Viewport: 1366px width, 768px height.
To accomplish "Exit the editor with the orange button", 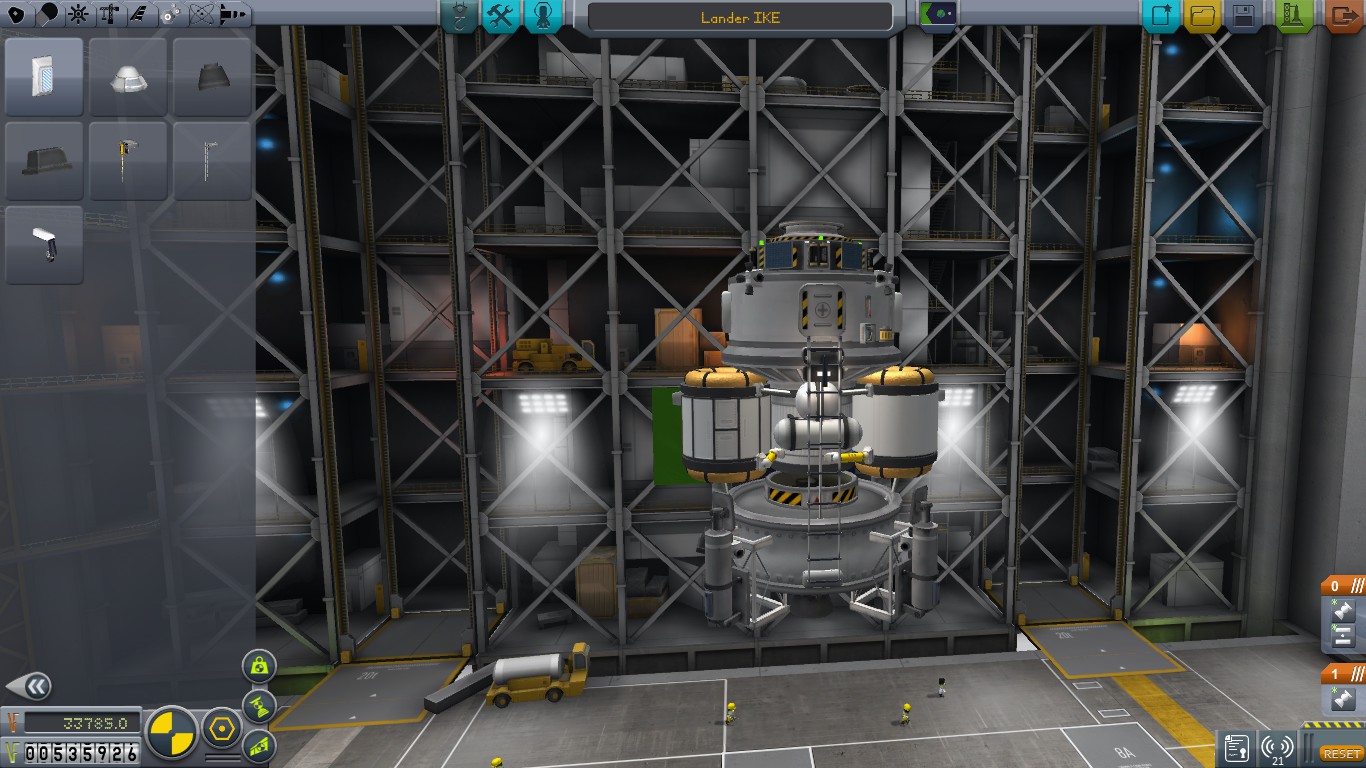I will pos(1344,15).
